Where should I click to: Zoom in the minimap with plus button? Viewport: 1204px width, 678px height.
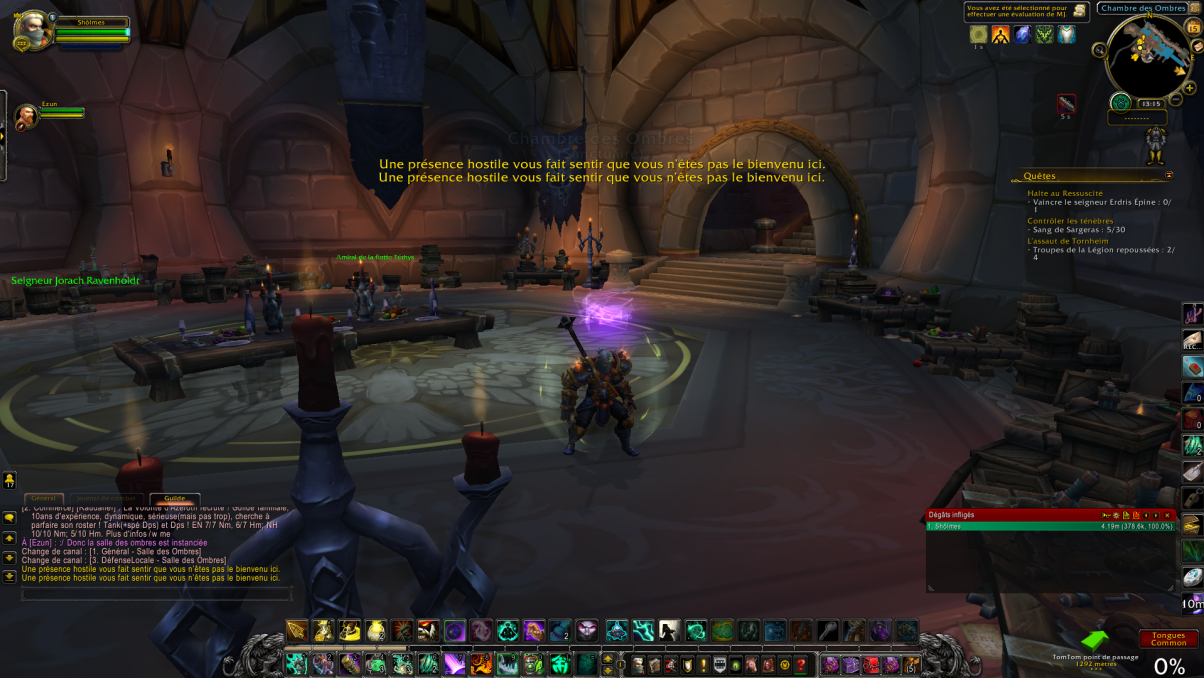point(1191,88)
